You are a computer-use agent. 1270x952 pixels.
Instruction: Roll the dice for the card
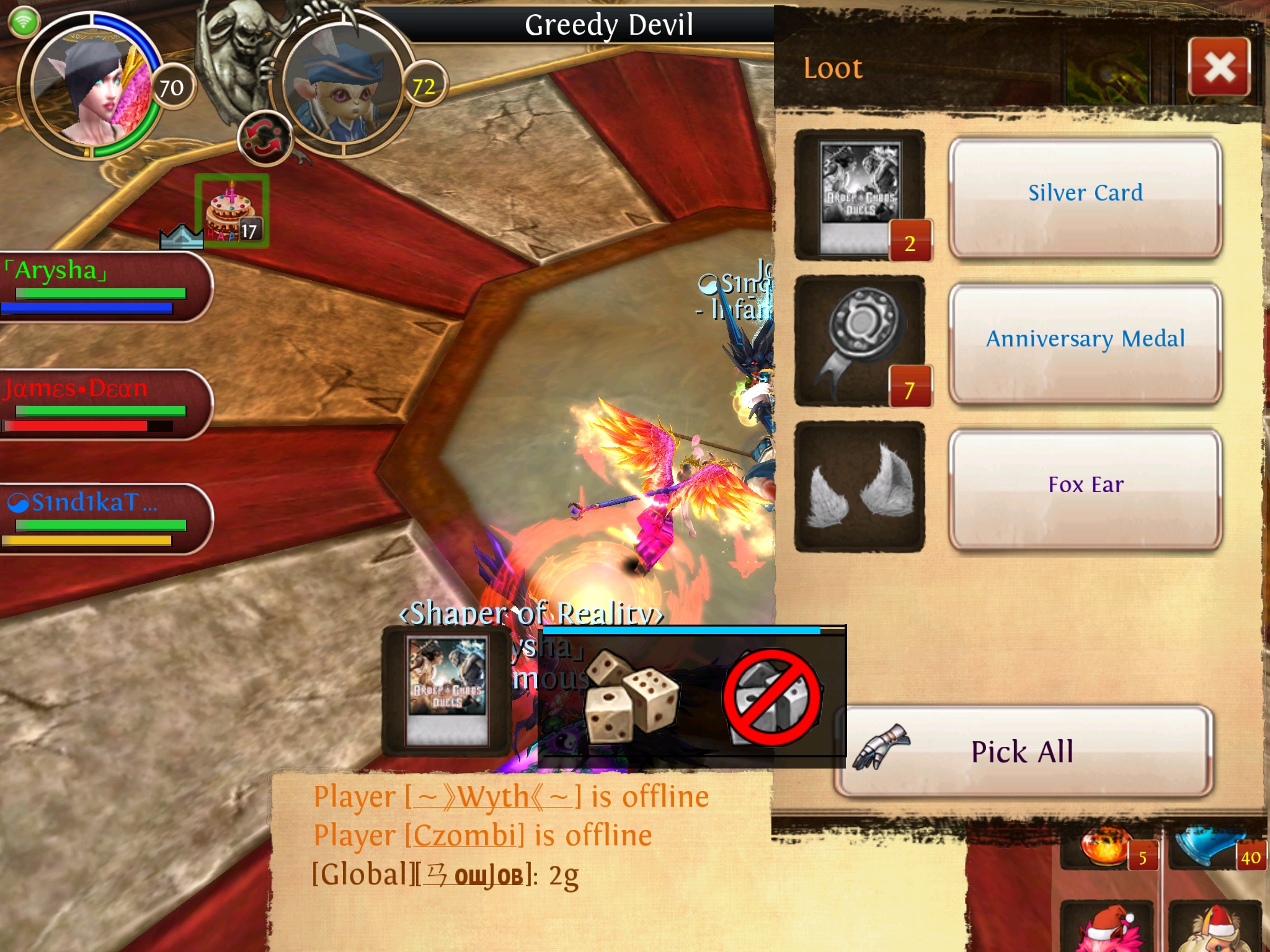[x=631, y=695]
